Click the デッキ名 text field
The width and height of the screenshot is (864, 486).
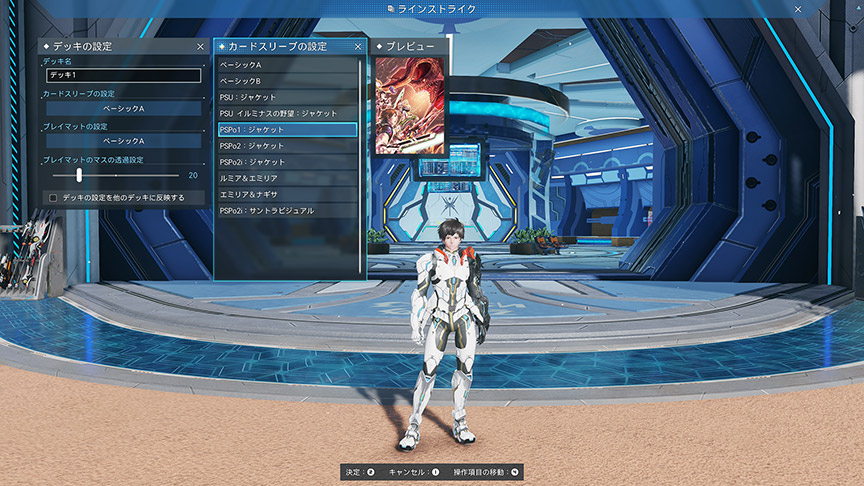point(124,75)
